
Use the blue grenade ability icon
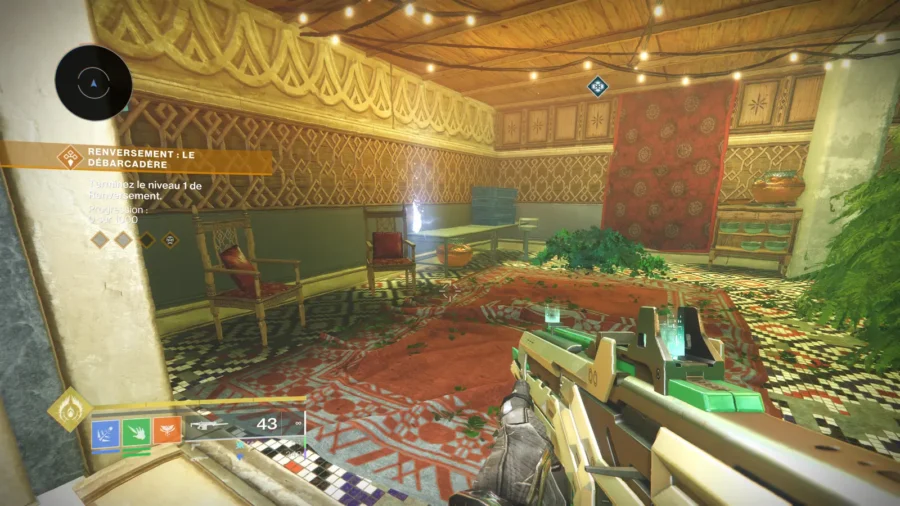(x=106, y=431)
